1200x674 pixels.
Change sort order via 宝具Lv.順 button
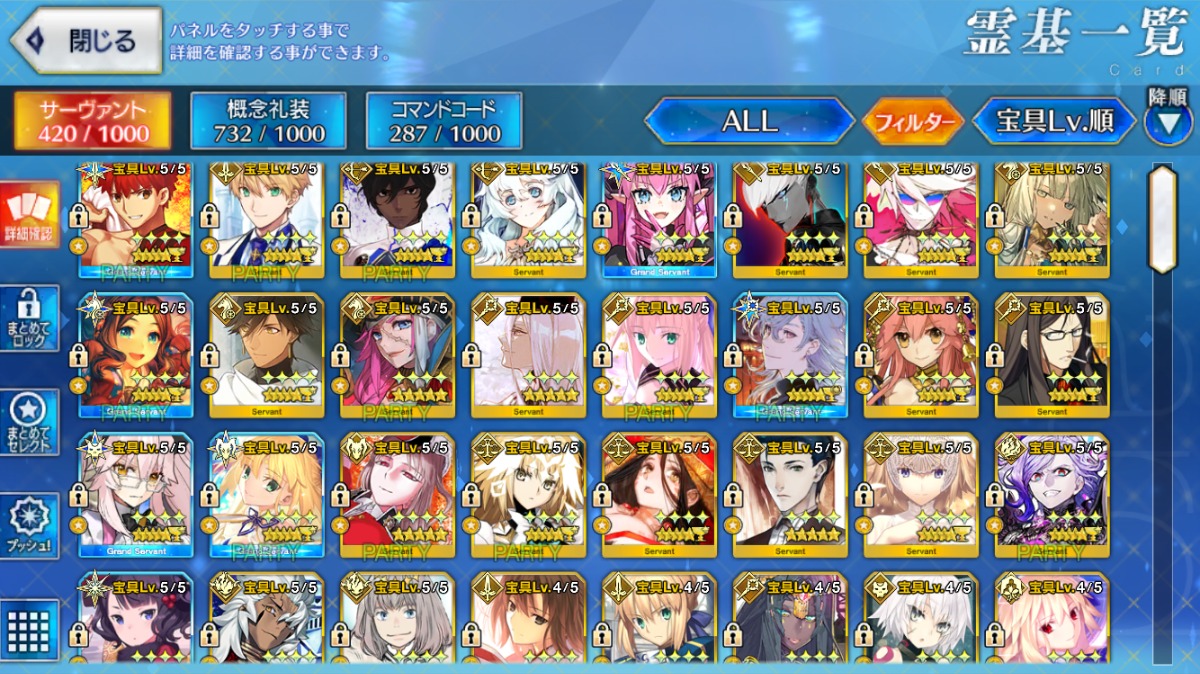(x=1054, y=122)
